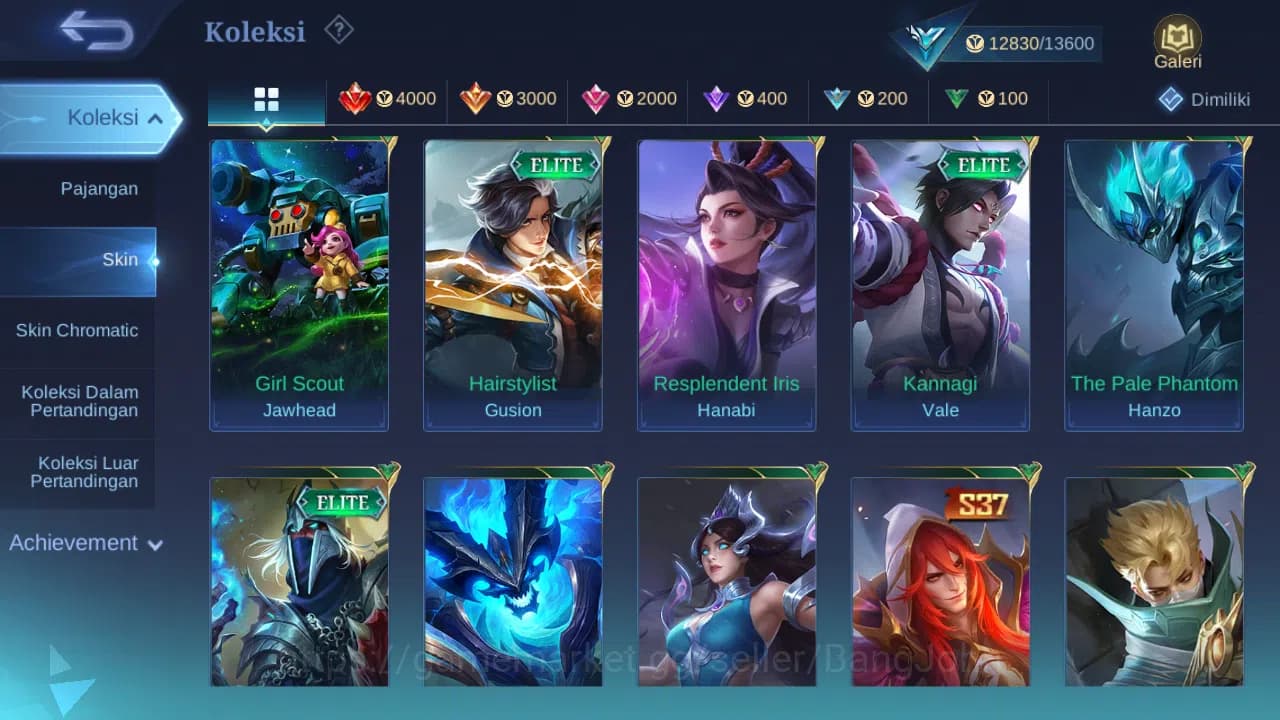This screenshot has width=1280, height=720.
Task: Collapse the Koleksi section chevron
Action: 156,117
